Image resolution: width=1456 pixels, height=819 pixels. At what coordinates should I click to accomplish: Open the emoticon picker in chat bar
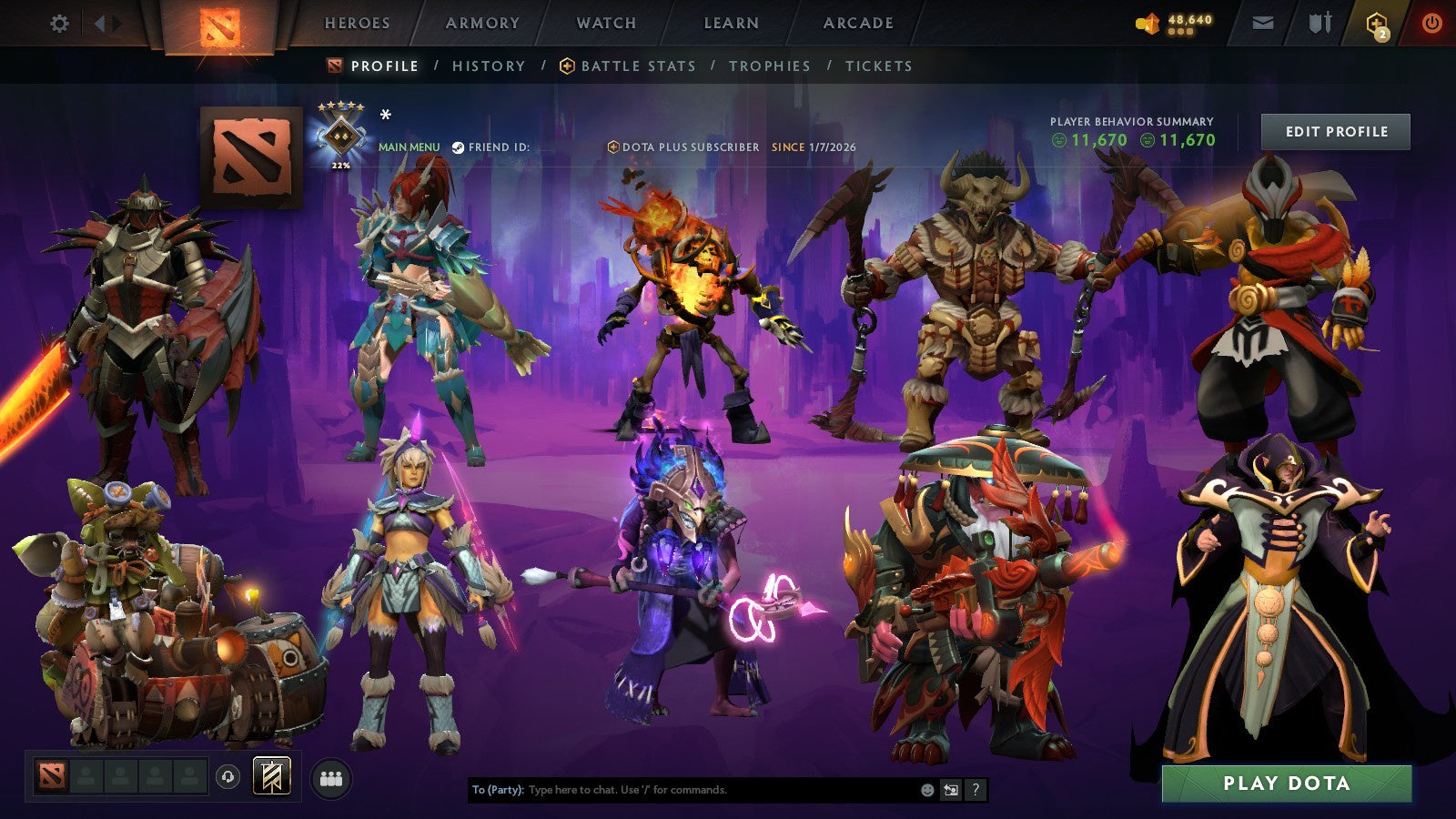[925, 791]
